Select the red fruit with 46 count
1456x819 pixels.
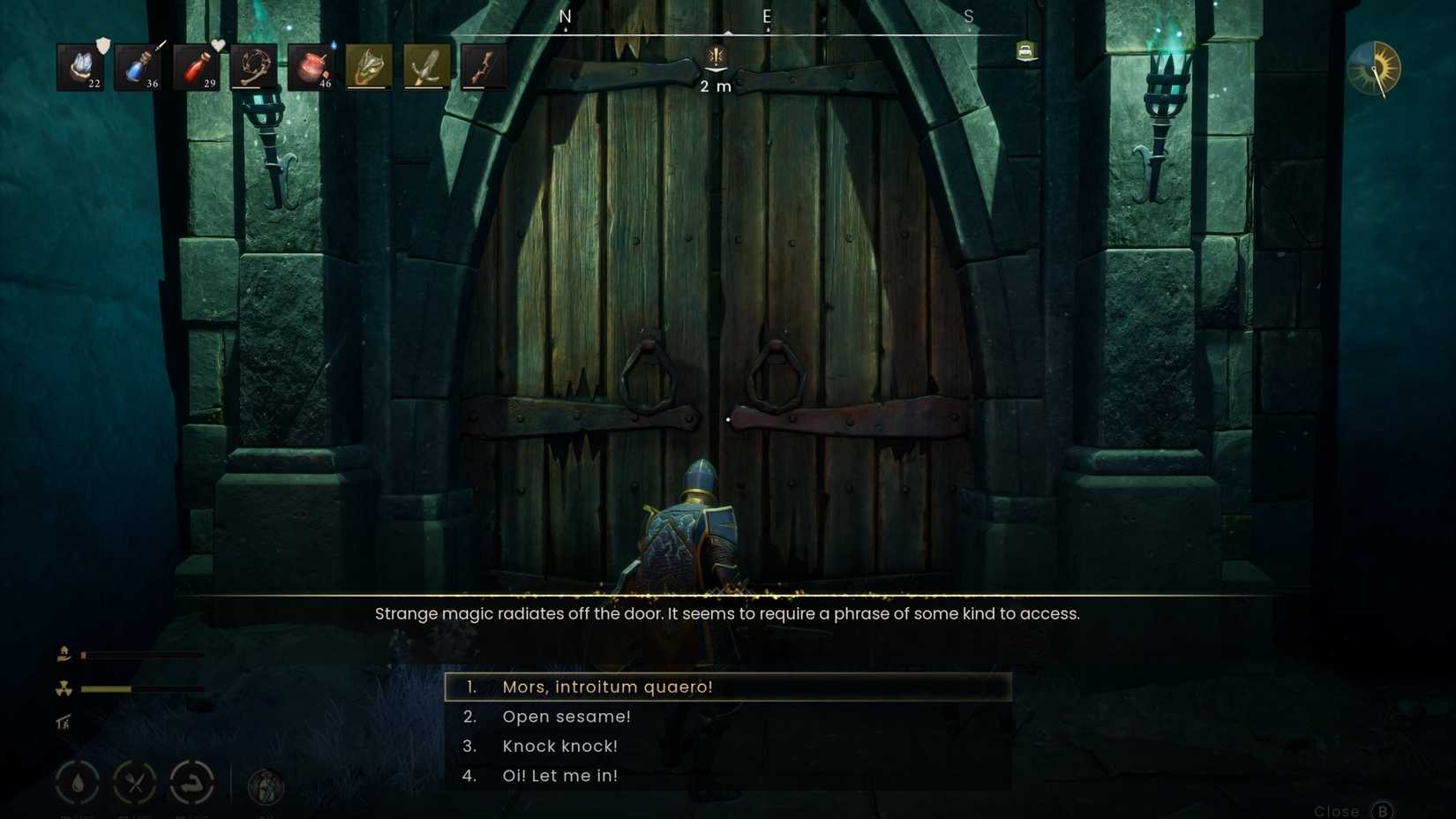pos(311,67)
